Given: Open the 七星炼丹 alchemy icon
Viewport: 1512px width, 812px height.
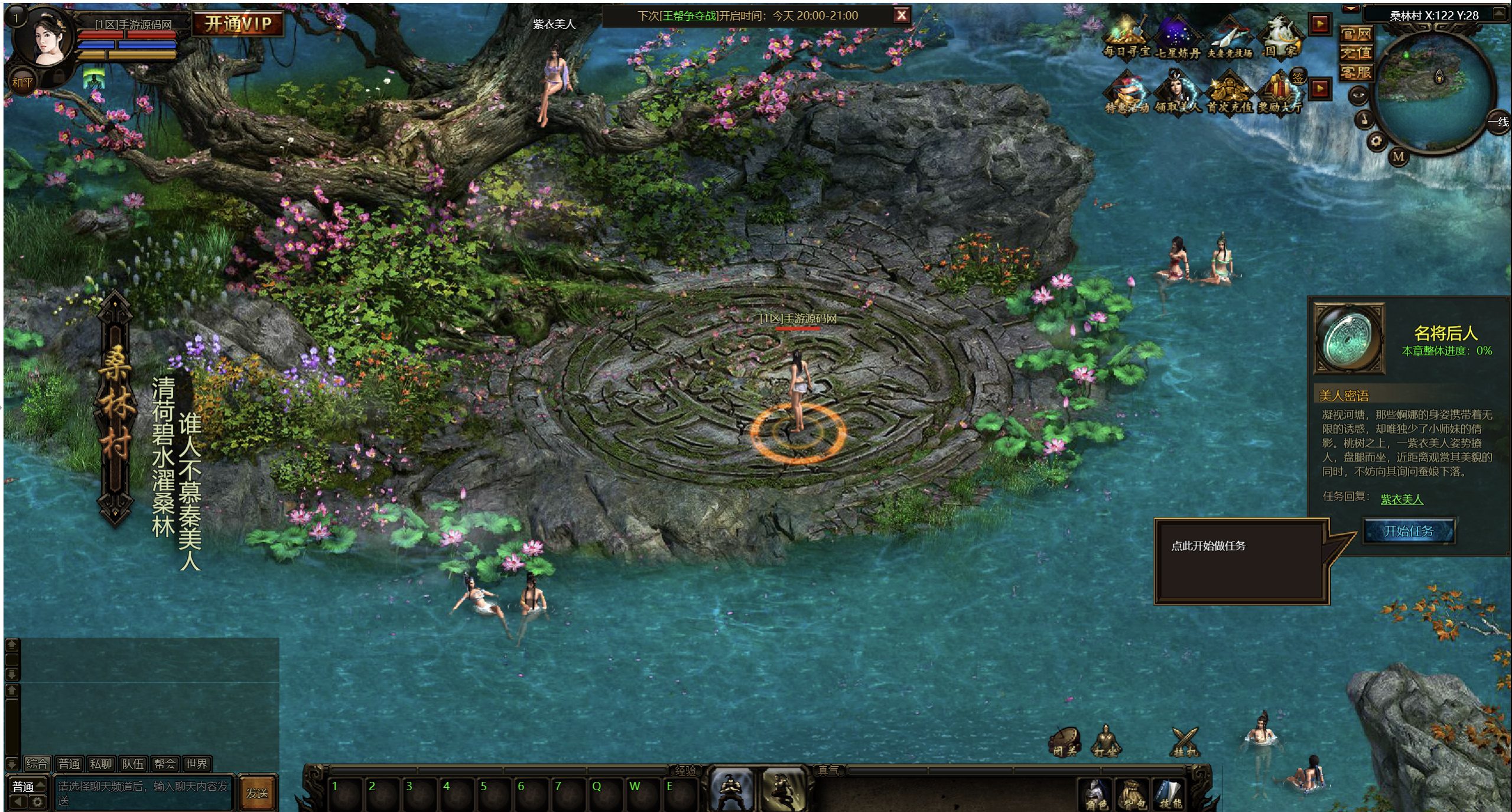Looking at the screenshot, I should coord(1177,38).
